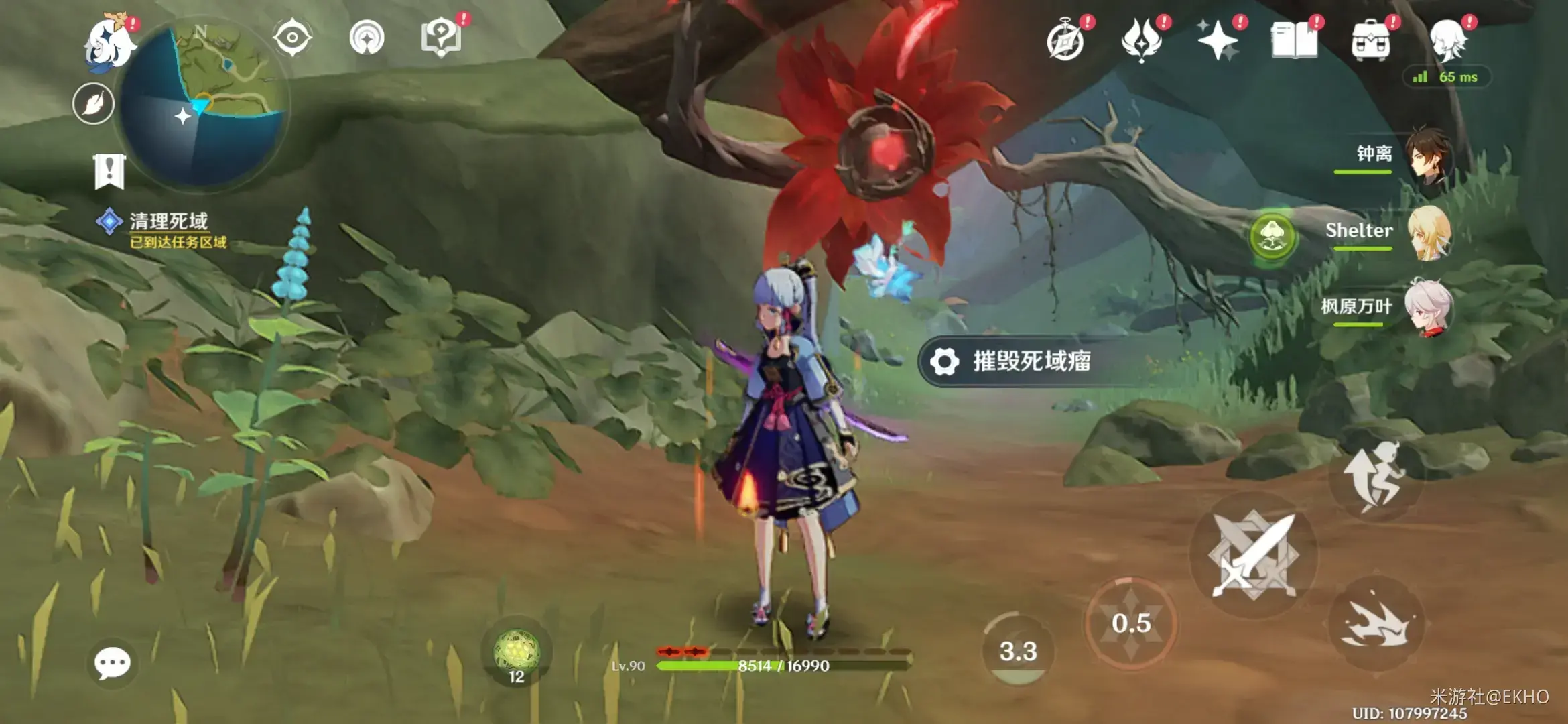Activate the elemental sight eye icon
The image size is (1568, 724).
pyautogui.click(x=293, y=38)
